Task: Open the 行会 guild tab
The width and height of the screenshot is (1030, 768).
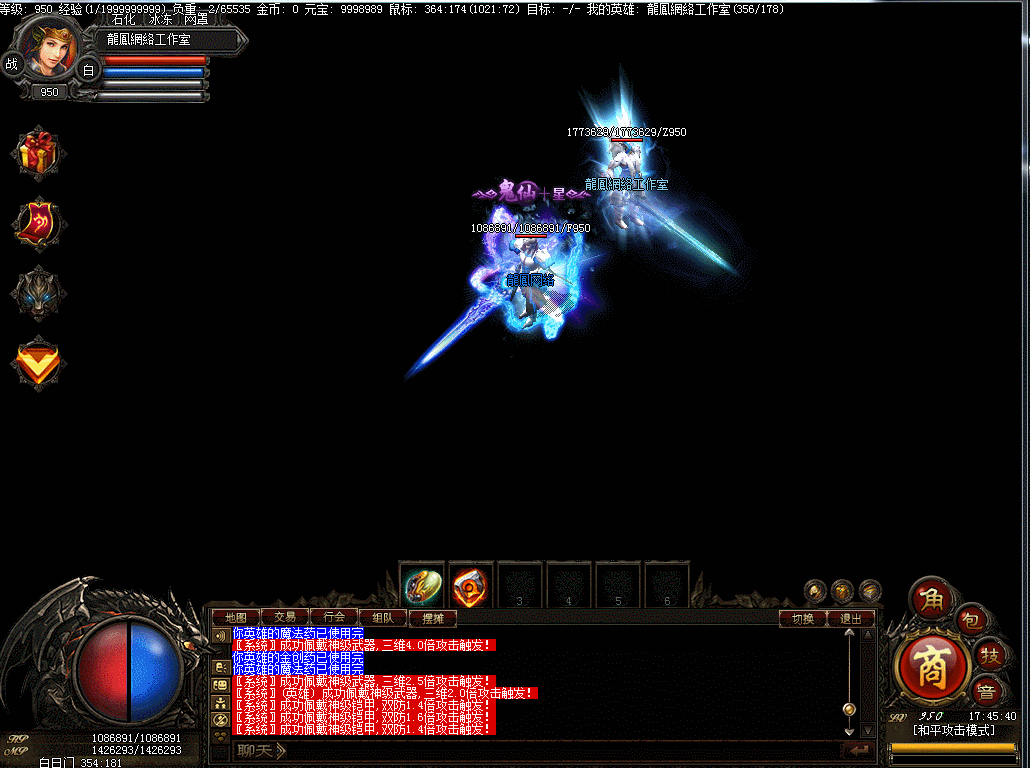Action: pyautogui.click(x=334, y=618)
